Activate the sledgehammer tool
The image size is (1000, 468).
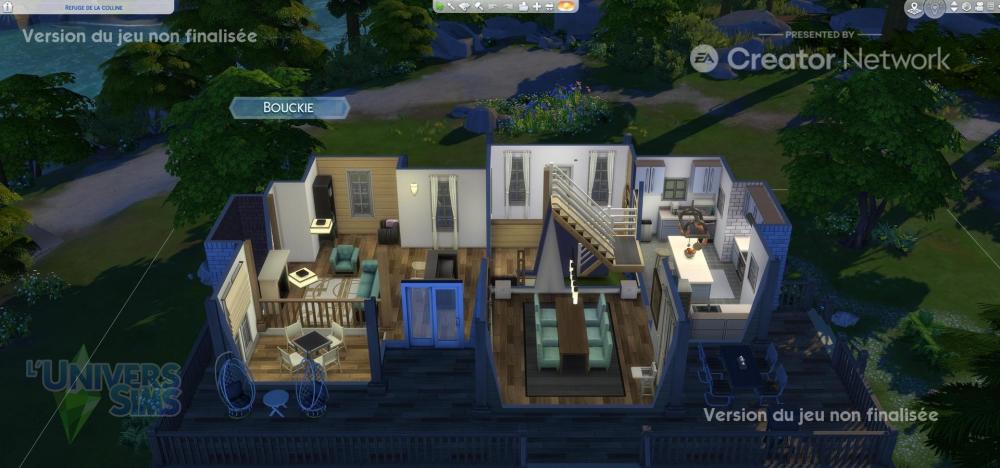pyautogui.click(x=479, y=6)
